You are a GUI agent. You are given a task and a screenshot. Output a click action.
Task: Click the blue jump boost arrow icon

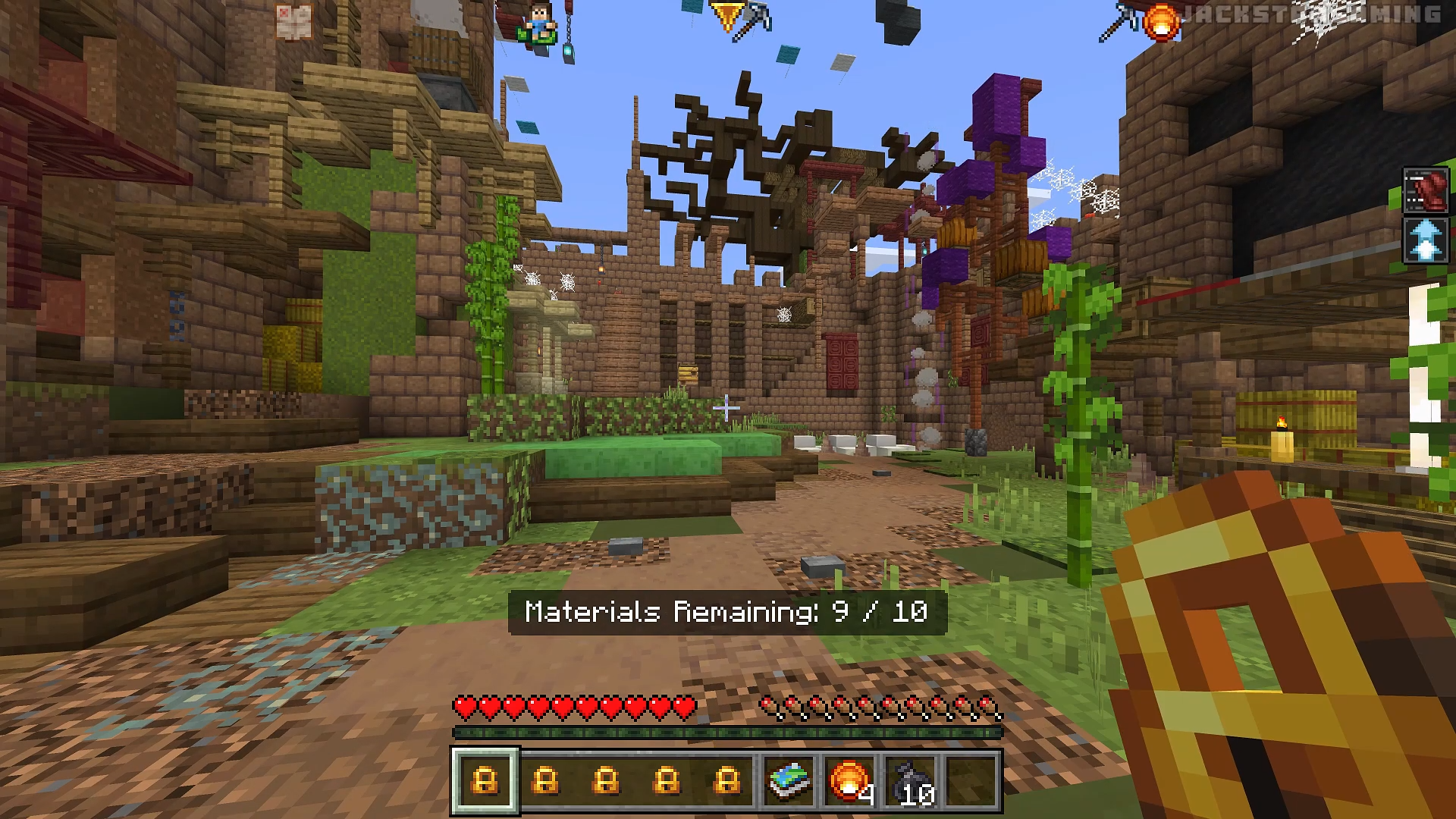pos(1426,239)
